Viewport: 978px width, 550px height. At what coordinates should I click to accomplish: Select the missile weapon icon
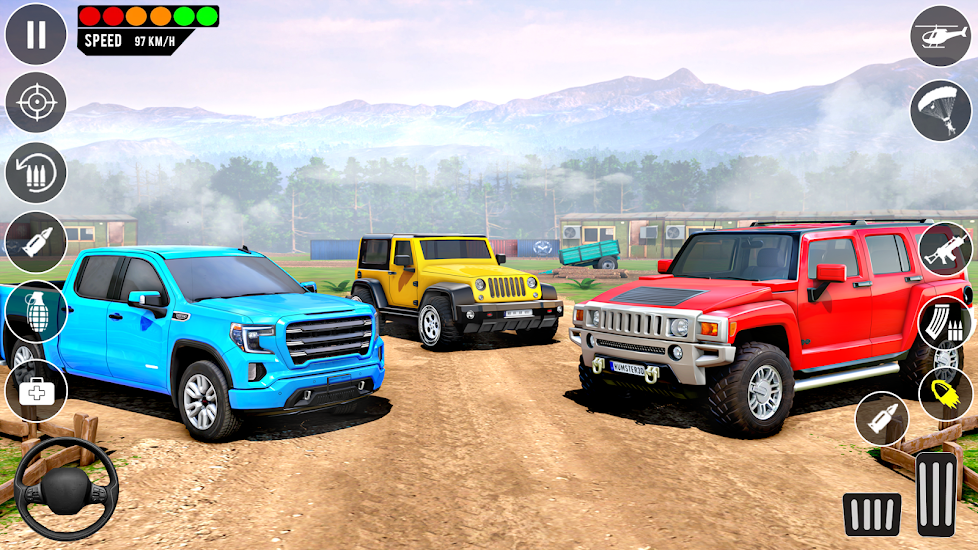click(x=36, y=242)
